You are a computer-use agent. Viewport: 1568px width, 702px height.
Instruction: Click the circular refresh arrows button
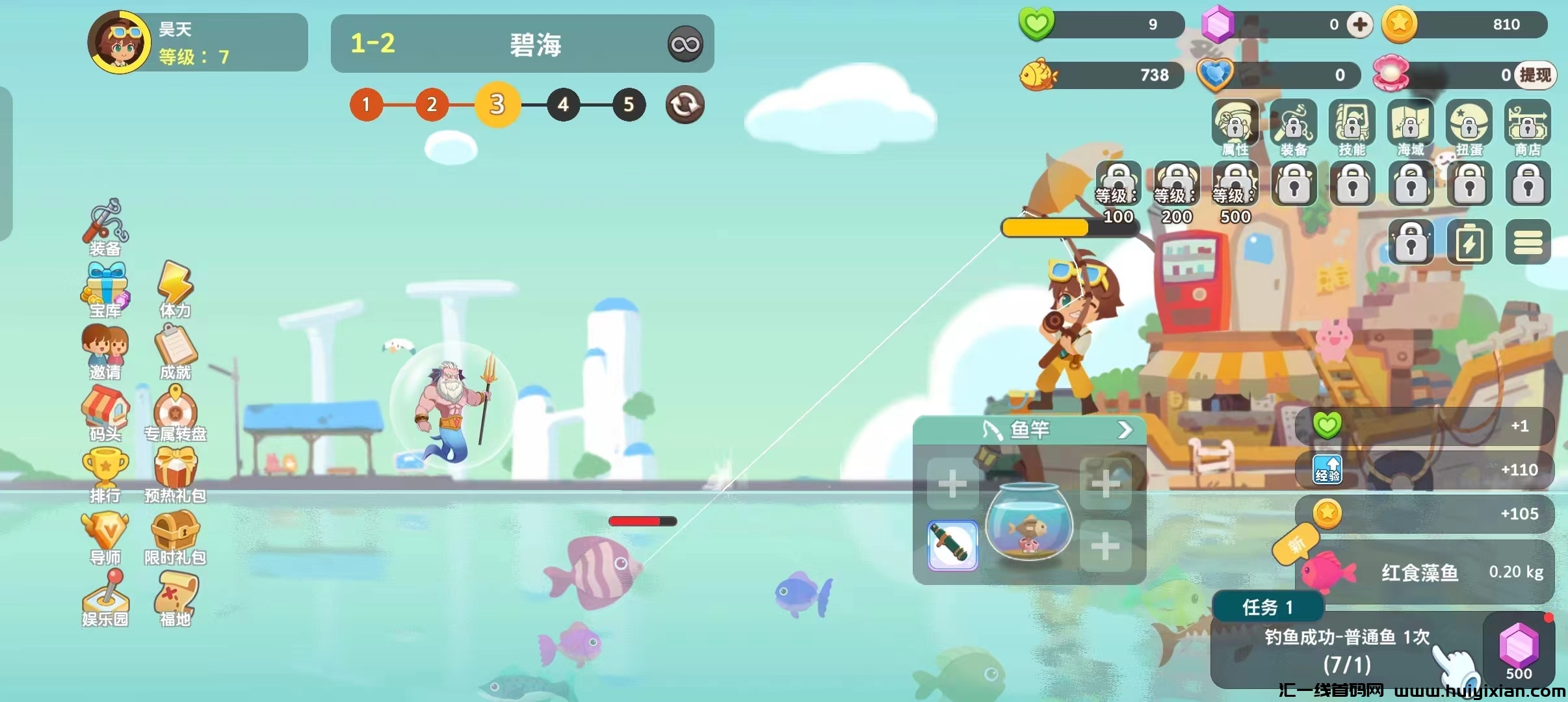point(685,105)
